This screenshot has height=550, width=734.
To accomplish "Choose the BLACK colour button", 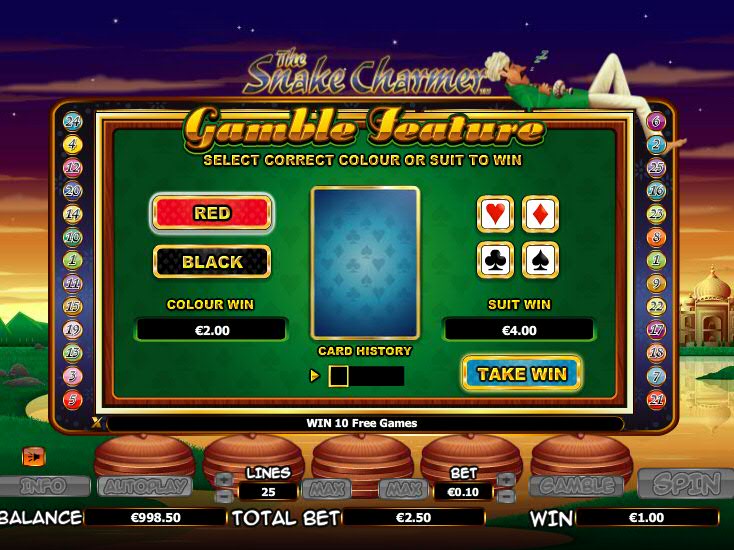I will (212, 262).
